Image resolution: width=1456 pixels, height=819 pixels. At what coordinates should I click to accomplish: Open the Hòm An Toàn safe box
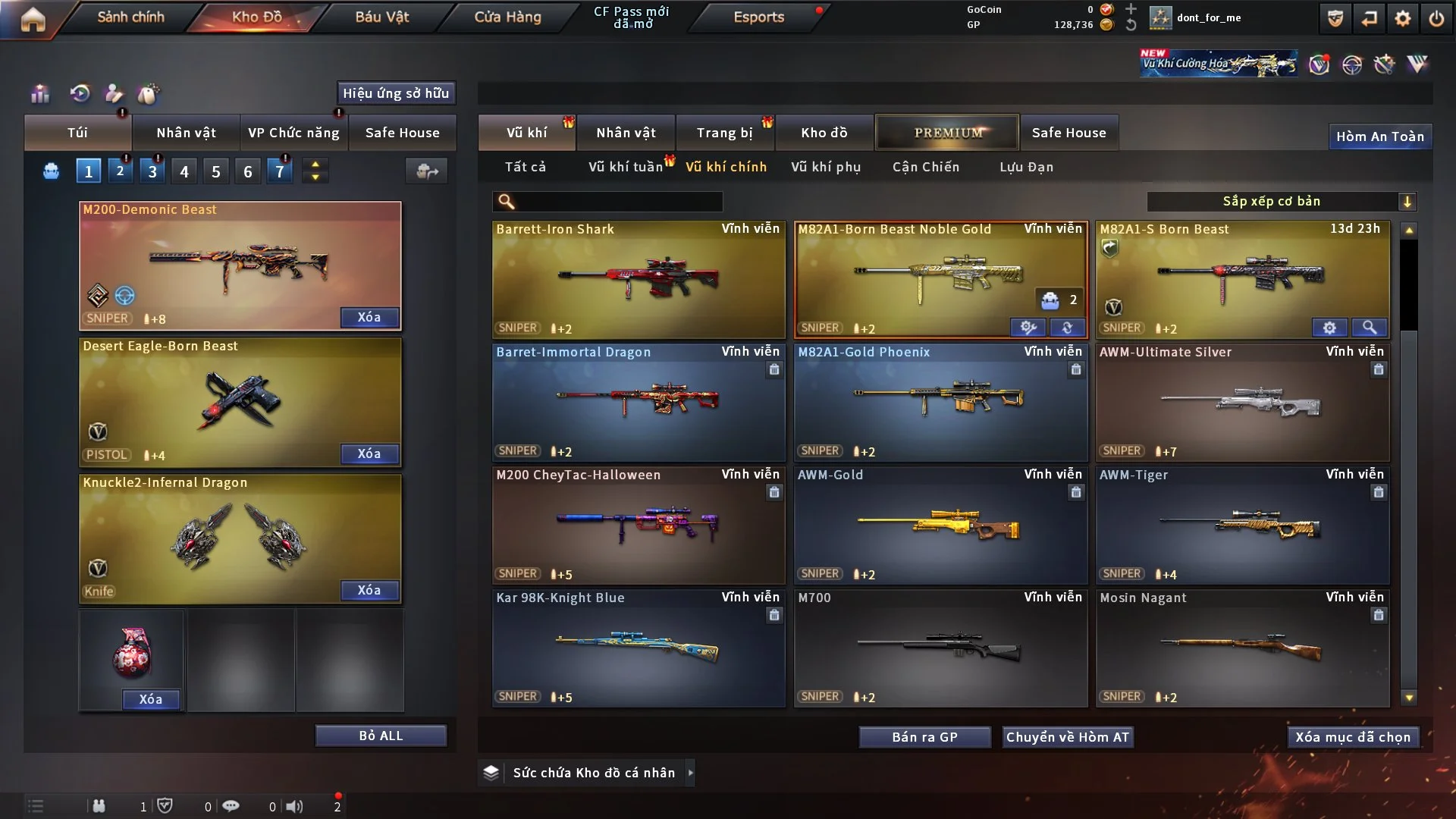[1379, 136]
